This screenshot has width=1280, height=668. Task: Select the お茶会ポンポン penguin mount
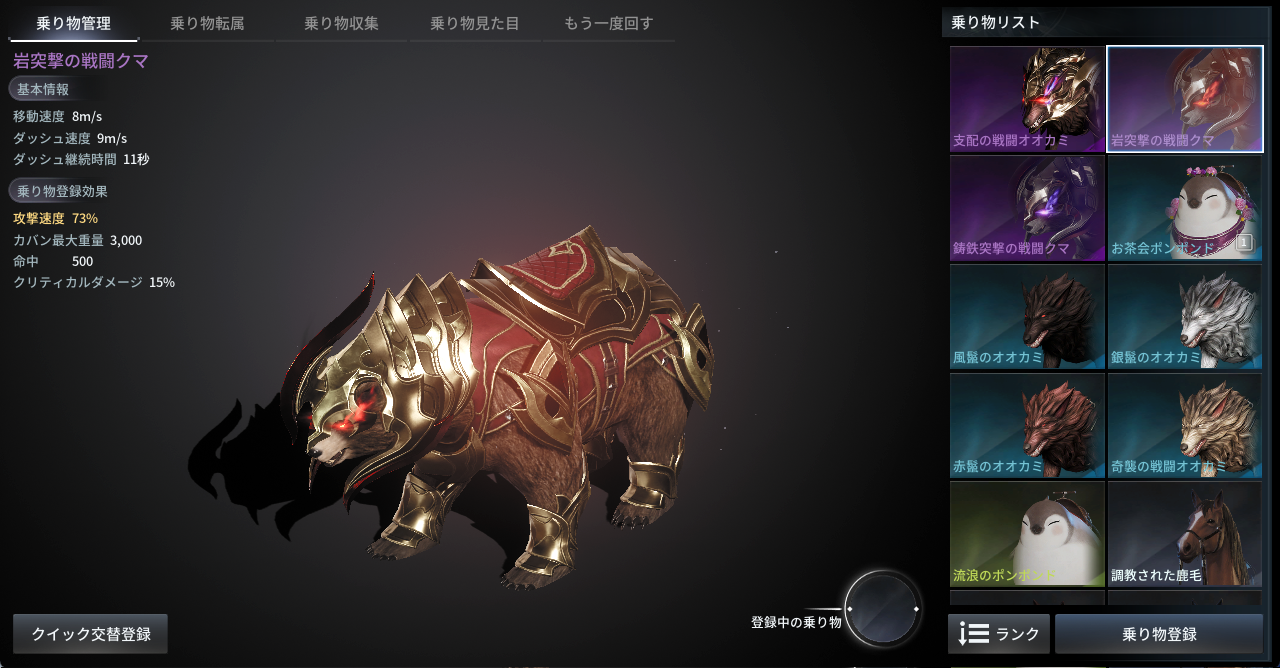pos(1185,208)
